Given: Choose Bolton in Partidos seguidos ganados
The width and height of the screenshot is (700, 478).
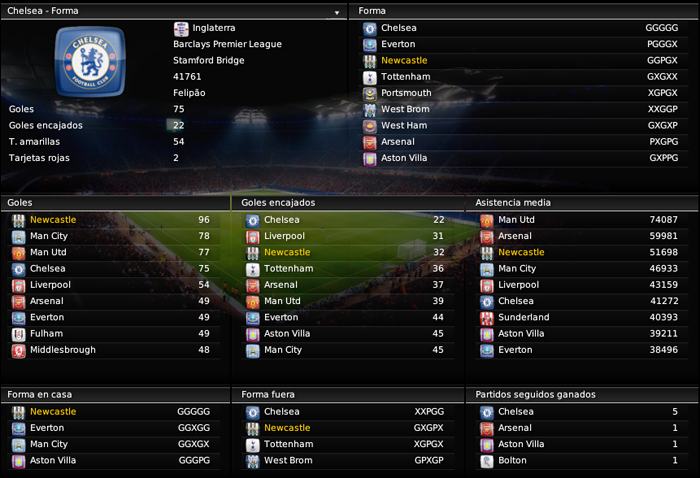Looking at the screenshot, I should coord(513,460).
